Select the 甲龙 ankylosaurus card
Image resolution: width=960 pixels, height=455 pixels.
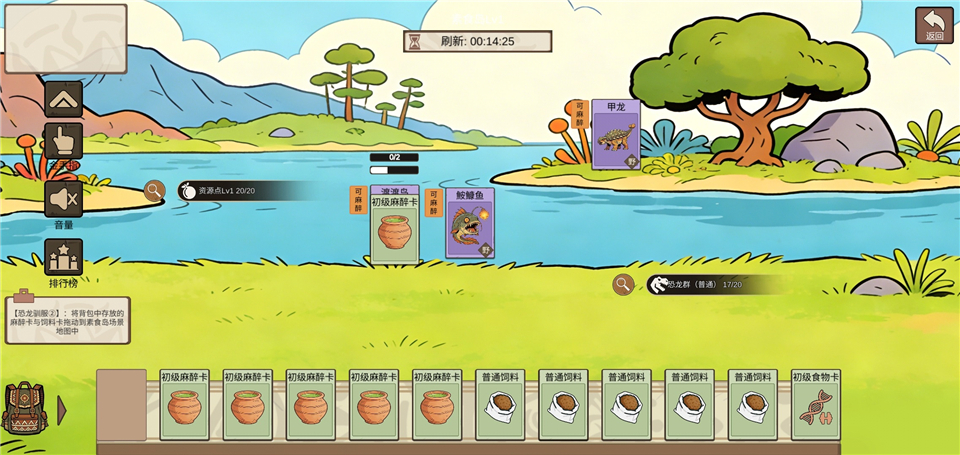click(615, 134)
